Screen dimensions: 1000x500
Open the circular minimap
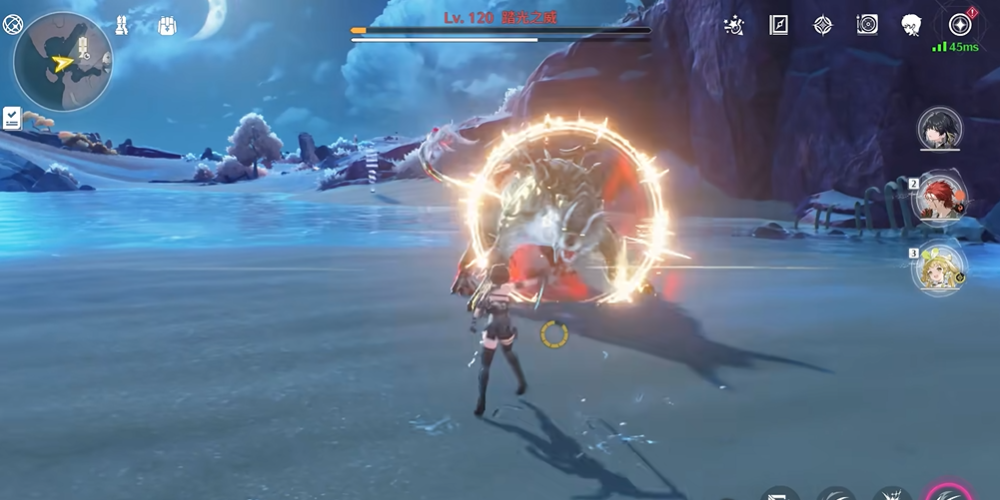tap(62, 61)
